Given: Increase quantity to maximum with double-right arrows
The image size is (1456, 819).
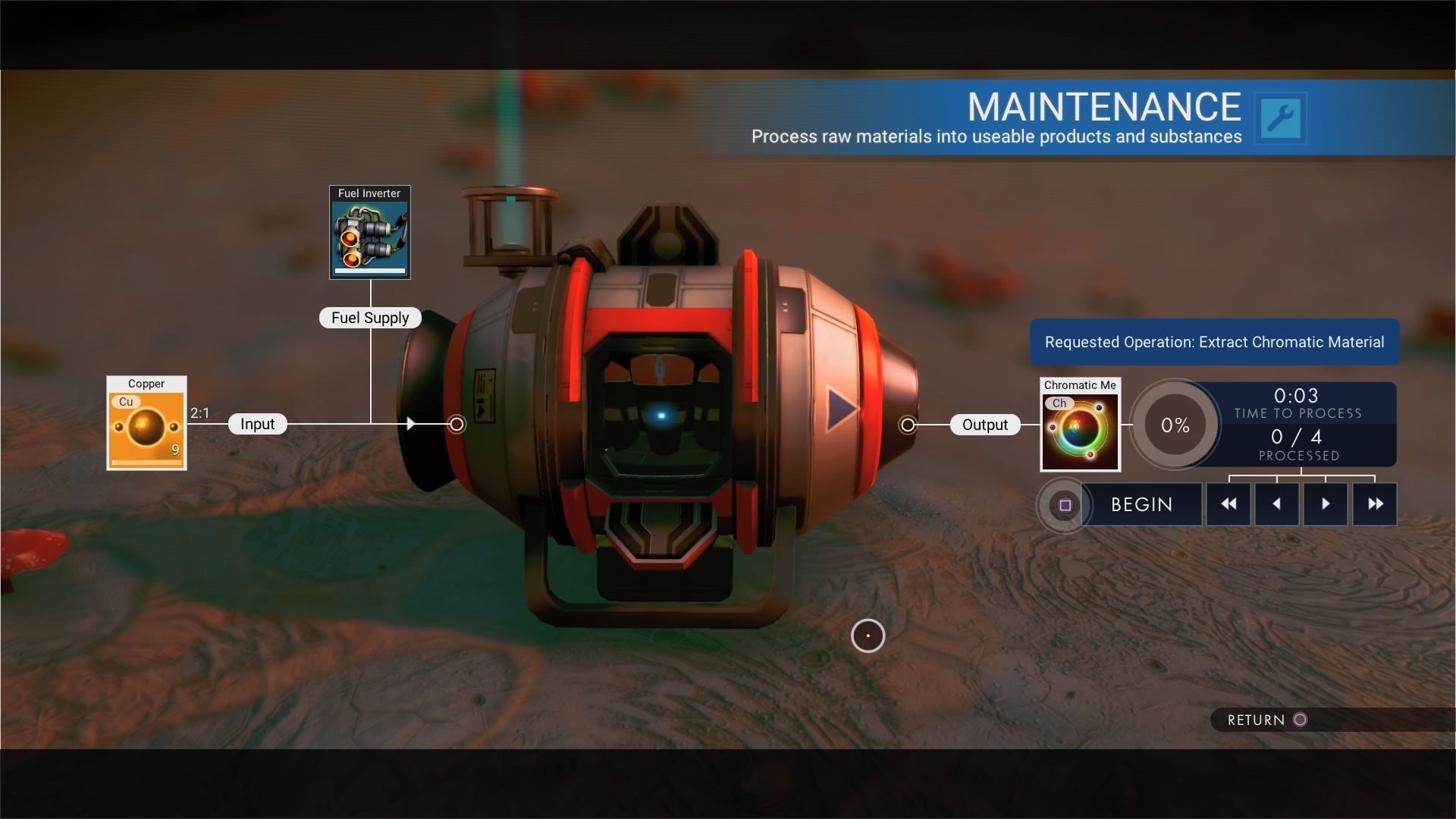Looking at the screenshot, I should coord(1375,504).
